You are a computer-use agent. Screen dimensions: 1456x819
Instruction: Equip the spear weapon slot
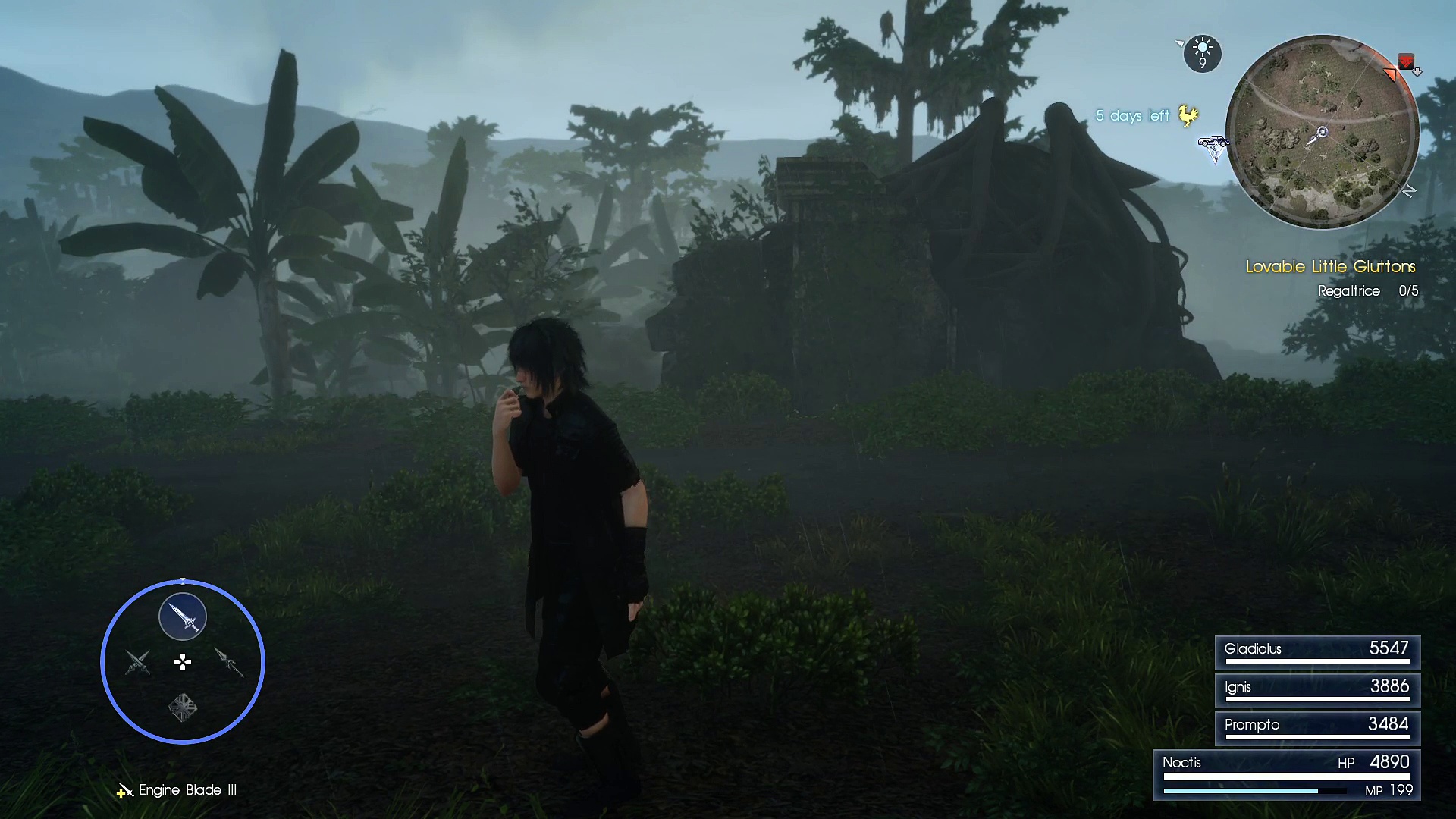tap(228, 662)
